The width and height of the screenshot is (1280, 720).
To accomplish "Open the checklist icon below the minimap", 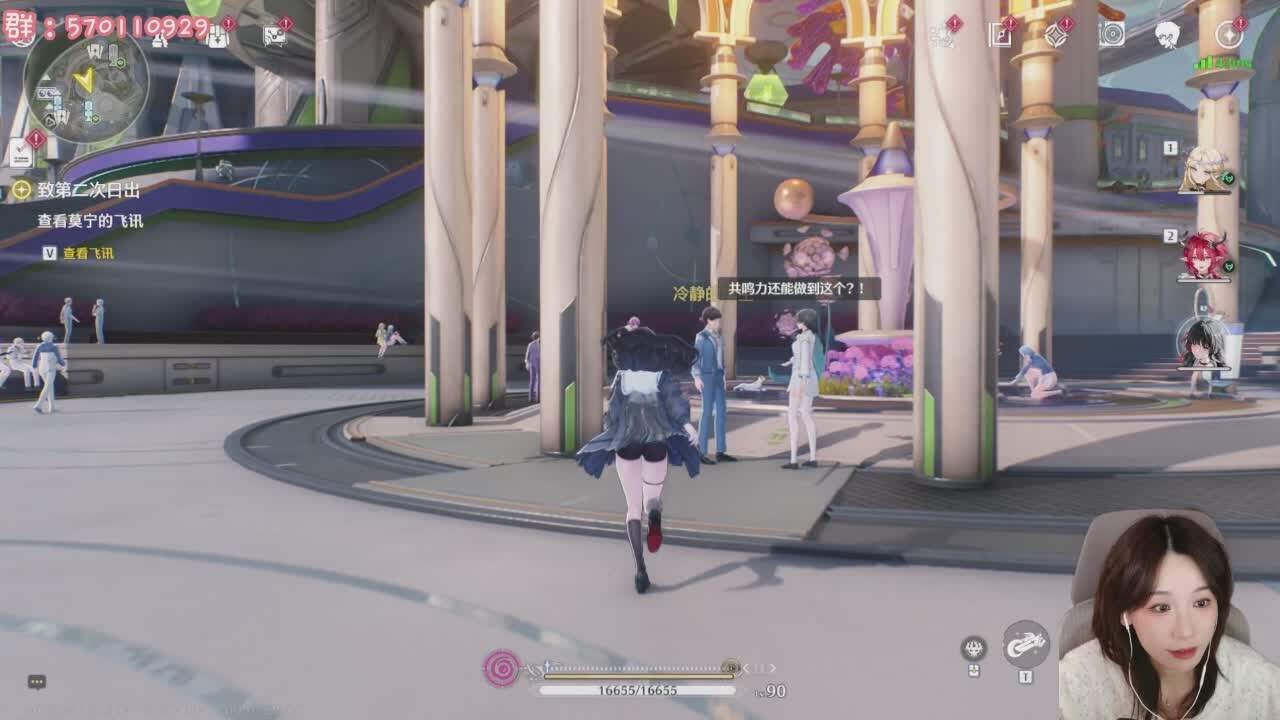I will (21, 152).
